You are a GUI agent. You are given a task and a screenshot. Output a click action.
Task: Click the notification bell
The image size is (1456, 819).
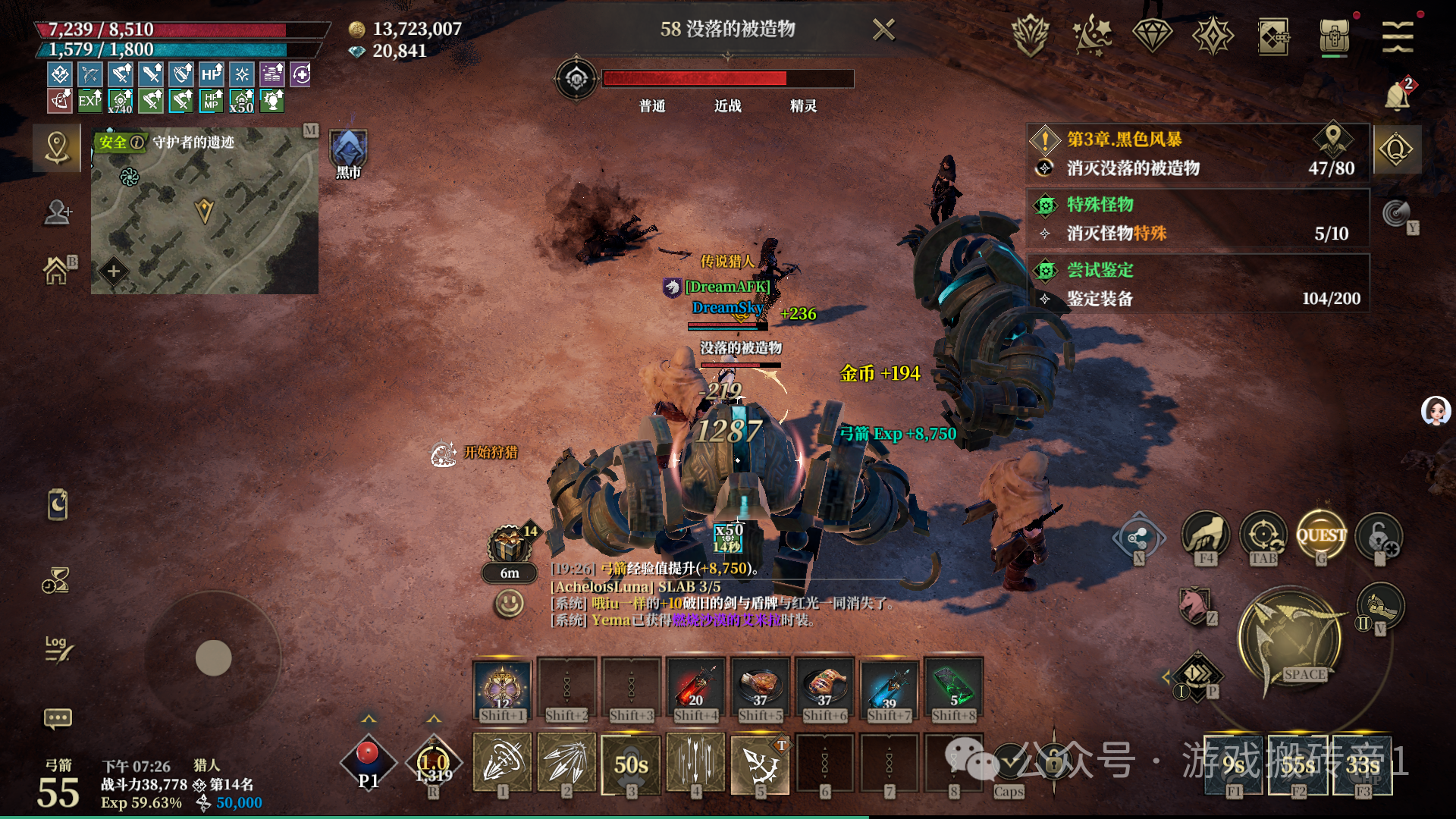tap(1397, 96)
